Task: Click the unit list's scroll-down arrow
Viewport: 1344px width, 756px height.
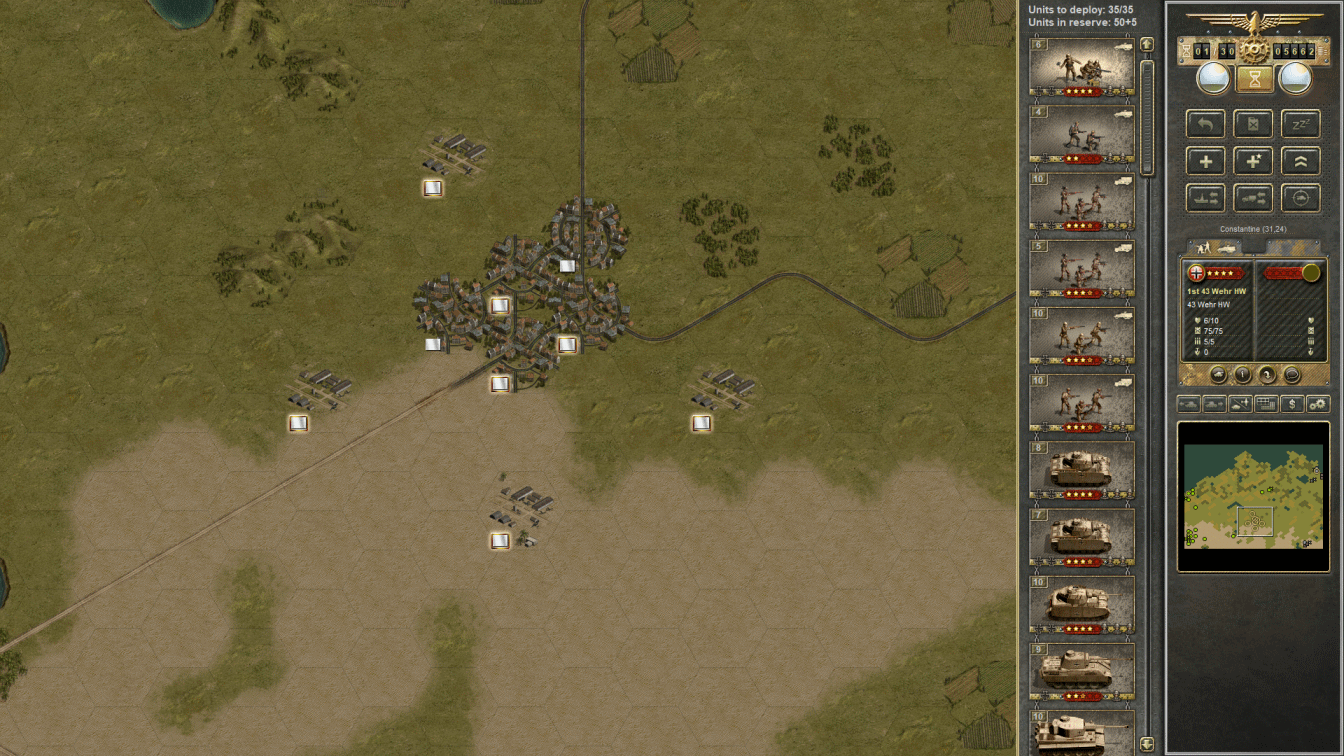Action: pos(1147,744)
